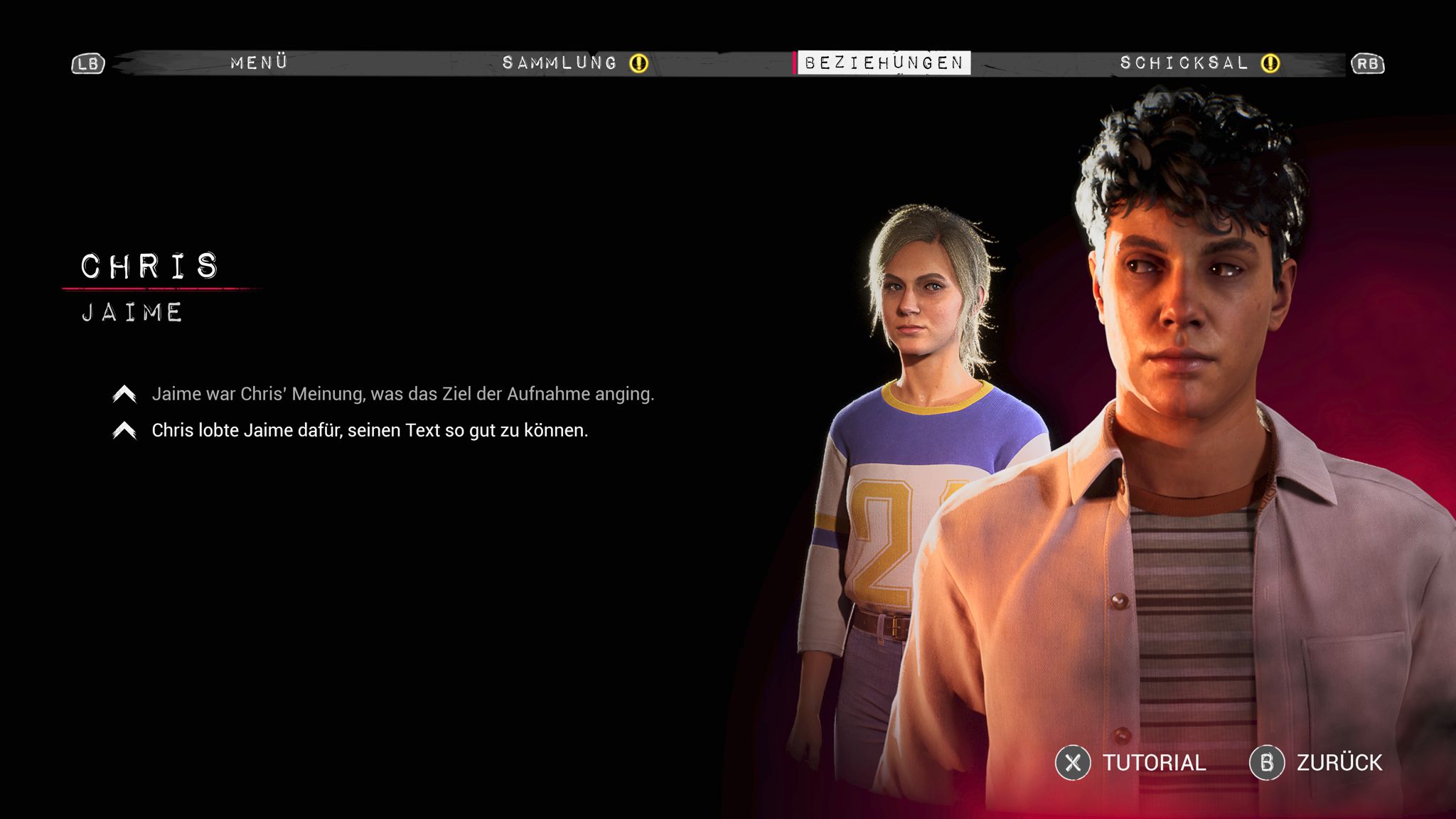Open the Tutorial

click(1131, 763)
